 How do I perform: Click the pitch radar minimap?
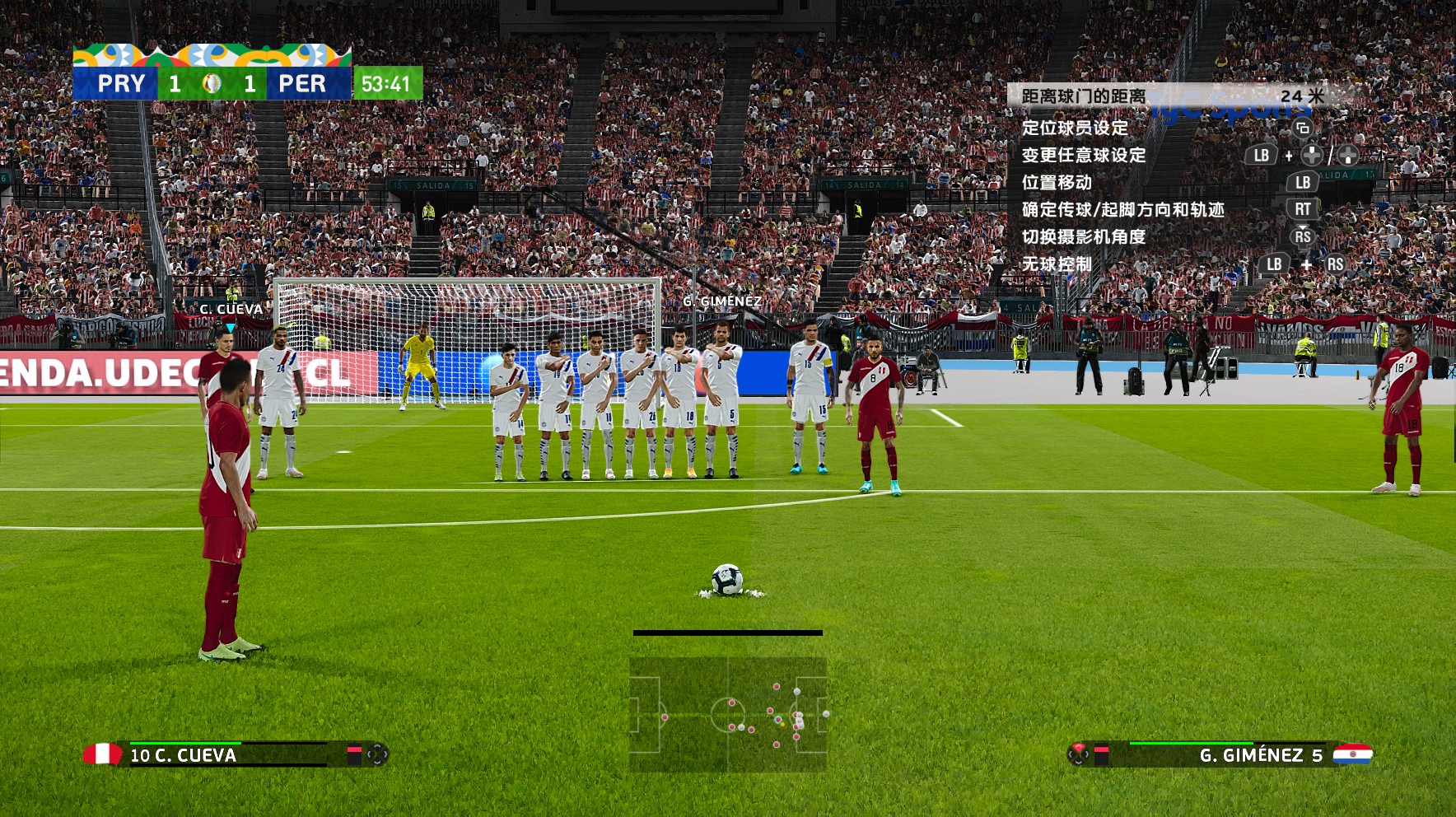(x=728, y=714)
